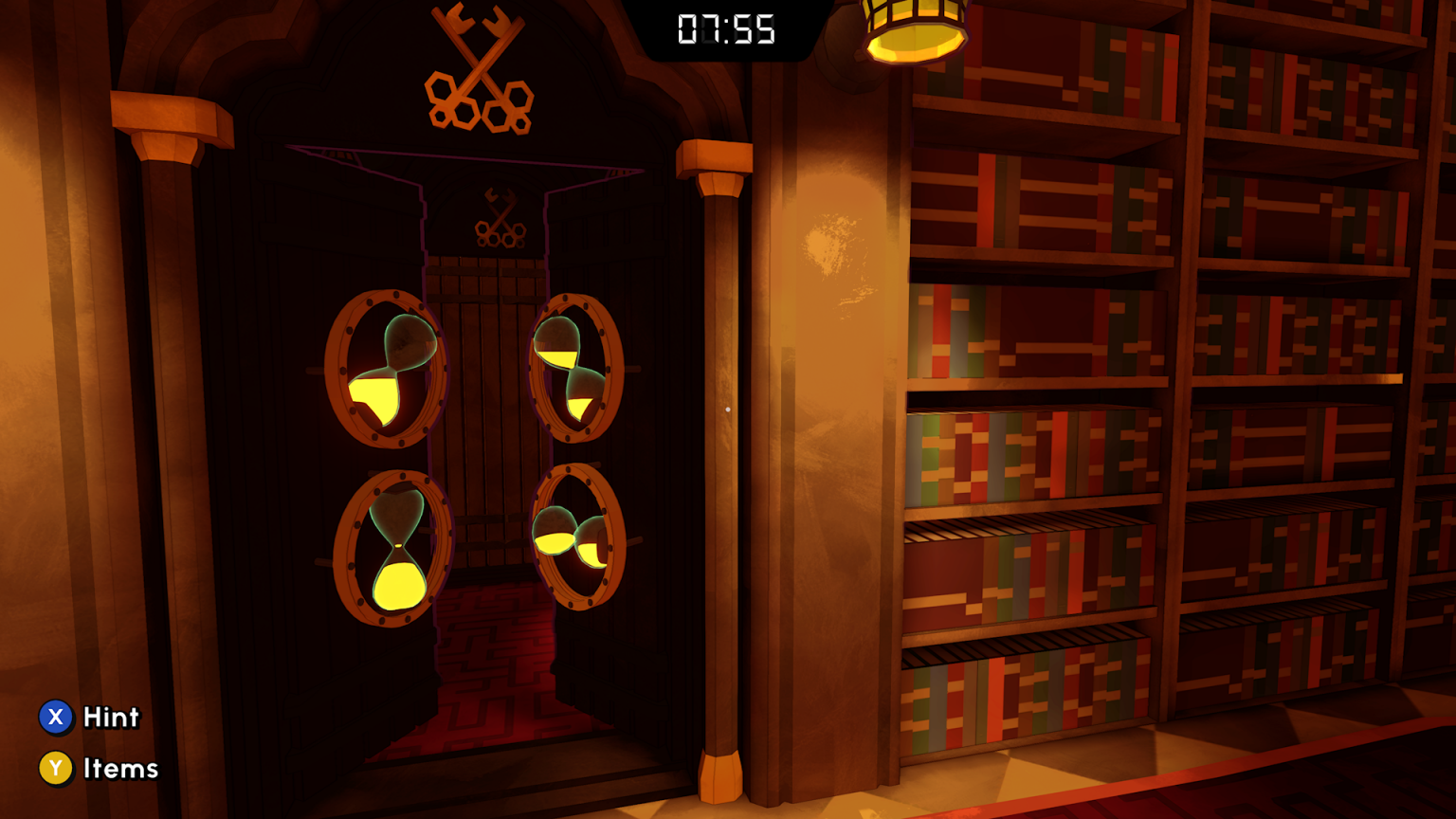Viewport: 1456px width, 819px height.
Task: Click the yellow Y button icon
Action: tap(56, 769)
